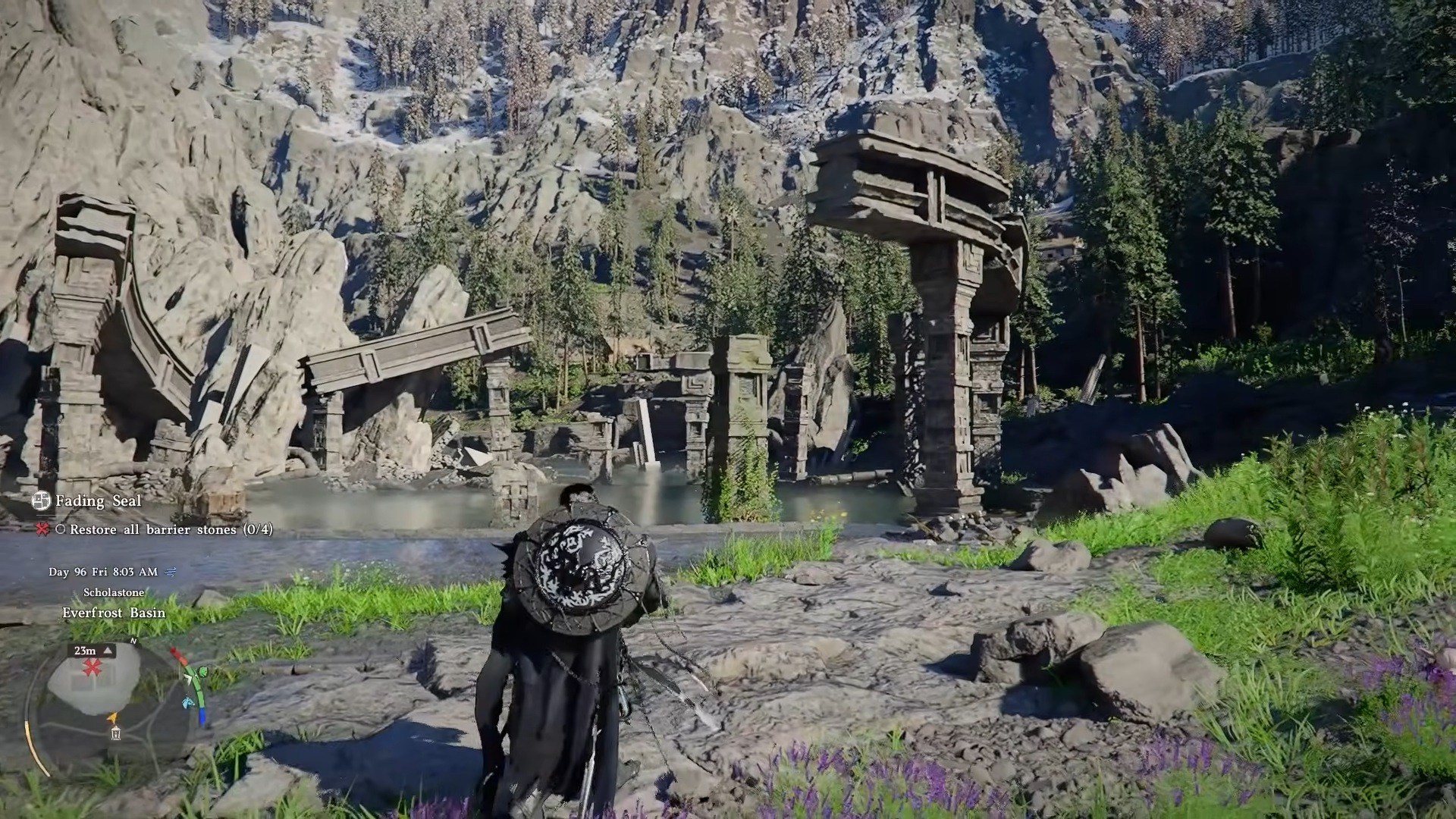Click the wind weather icon by the time
1456x819 pixels.
click(171, 572)
